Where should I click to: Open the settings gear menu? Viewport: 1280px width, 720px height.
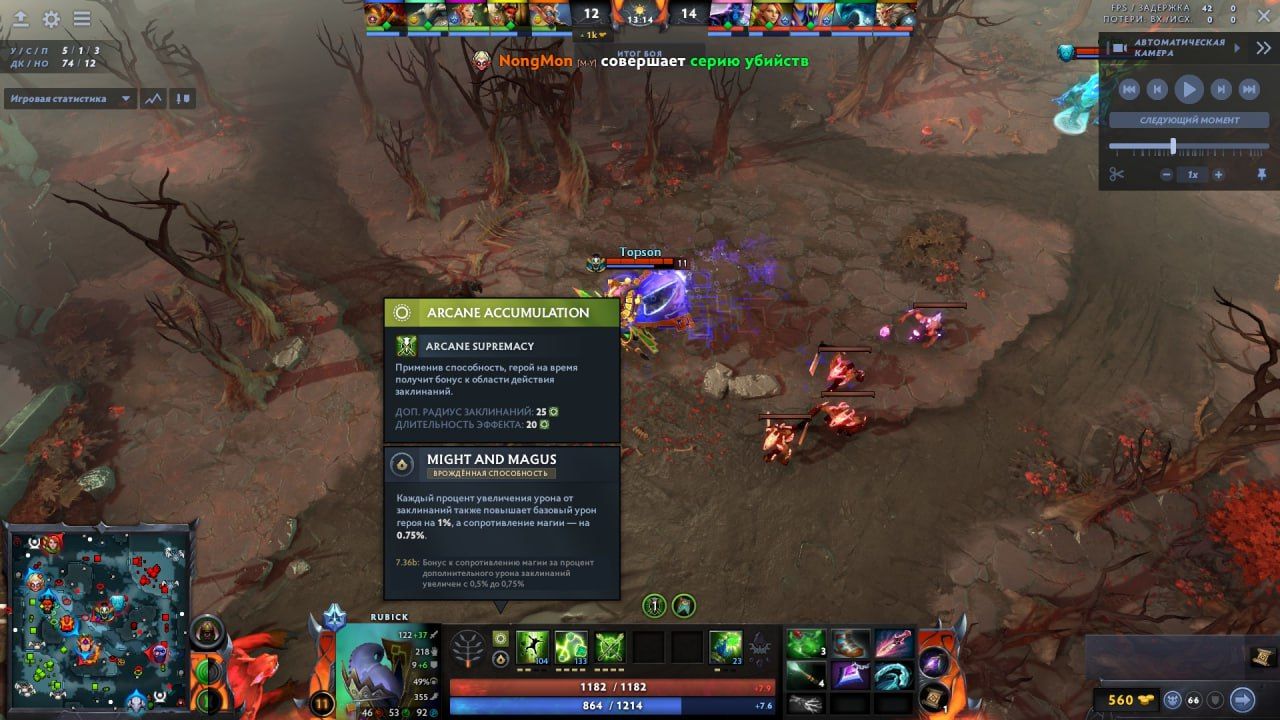coord(51,19)
